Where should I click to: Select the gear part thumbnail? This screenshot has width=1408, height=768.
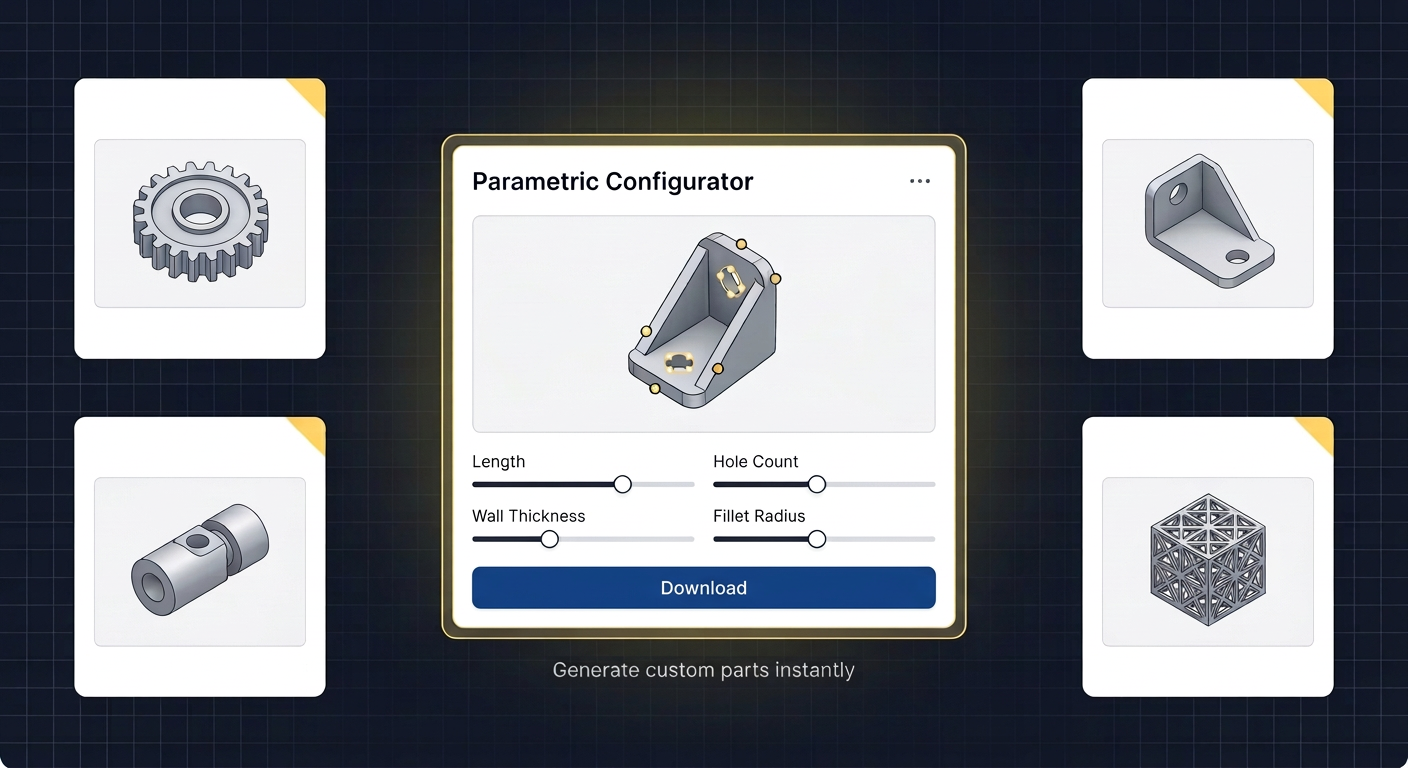200,223
